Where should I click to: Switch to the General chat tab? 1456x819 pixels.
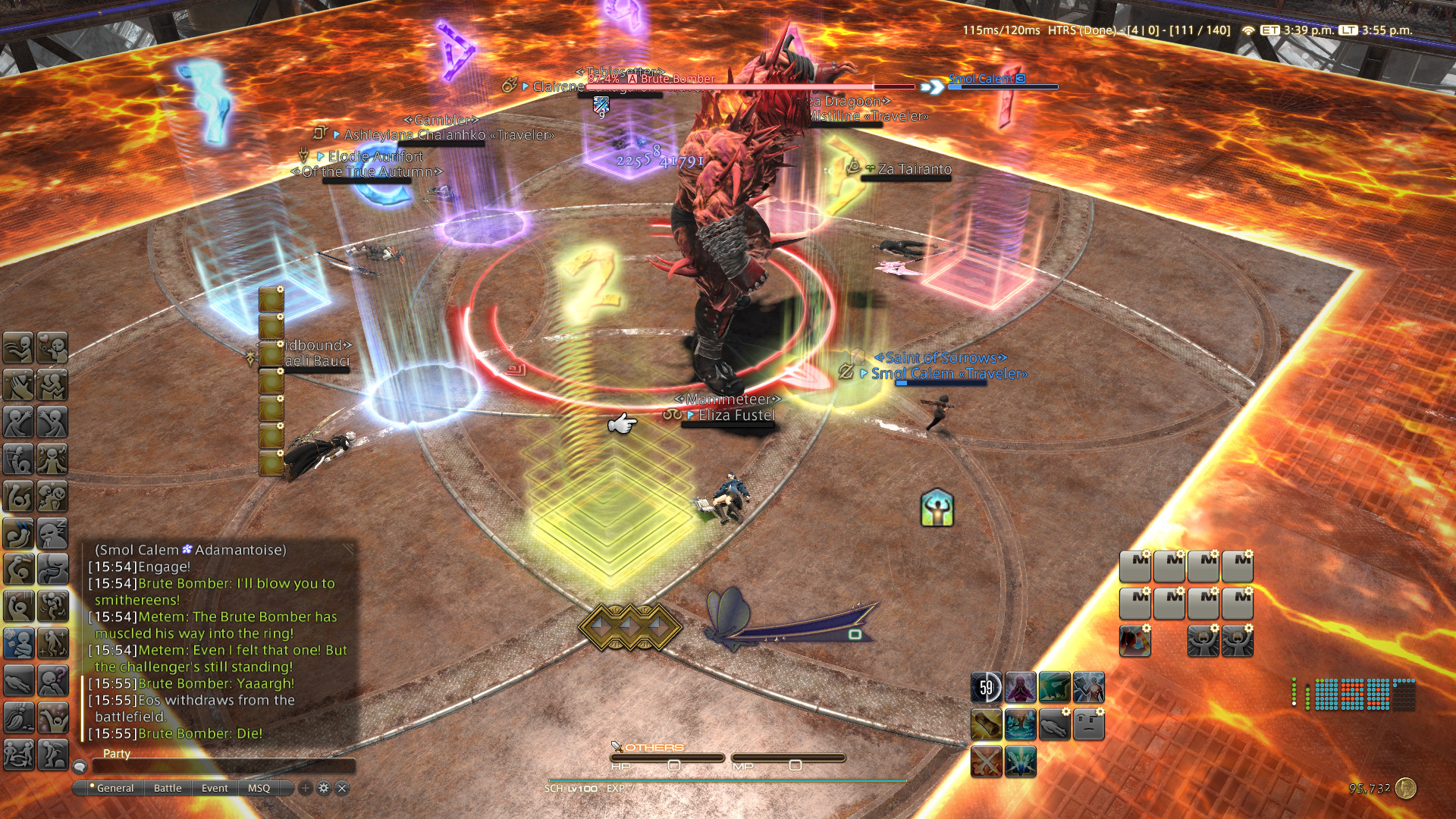(x=115, y=788)
